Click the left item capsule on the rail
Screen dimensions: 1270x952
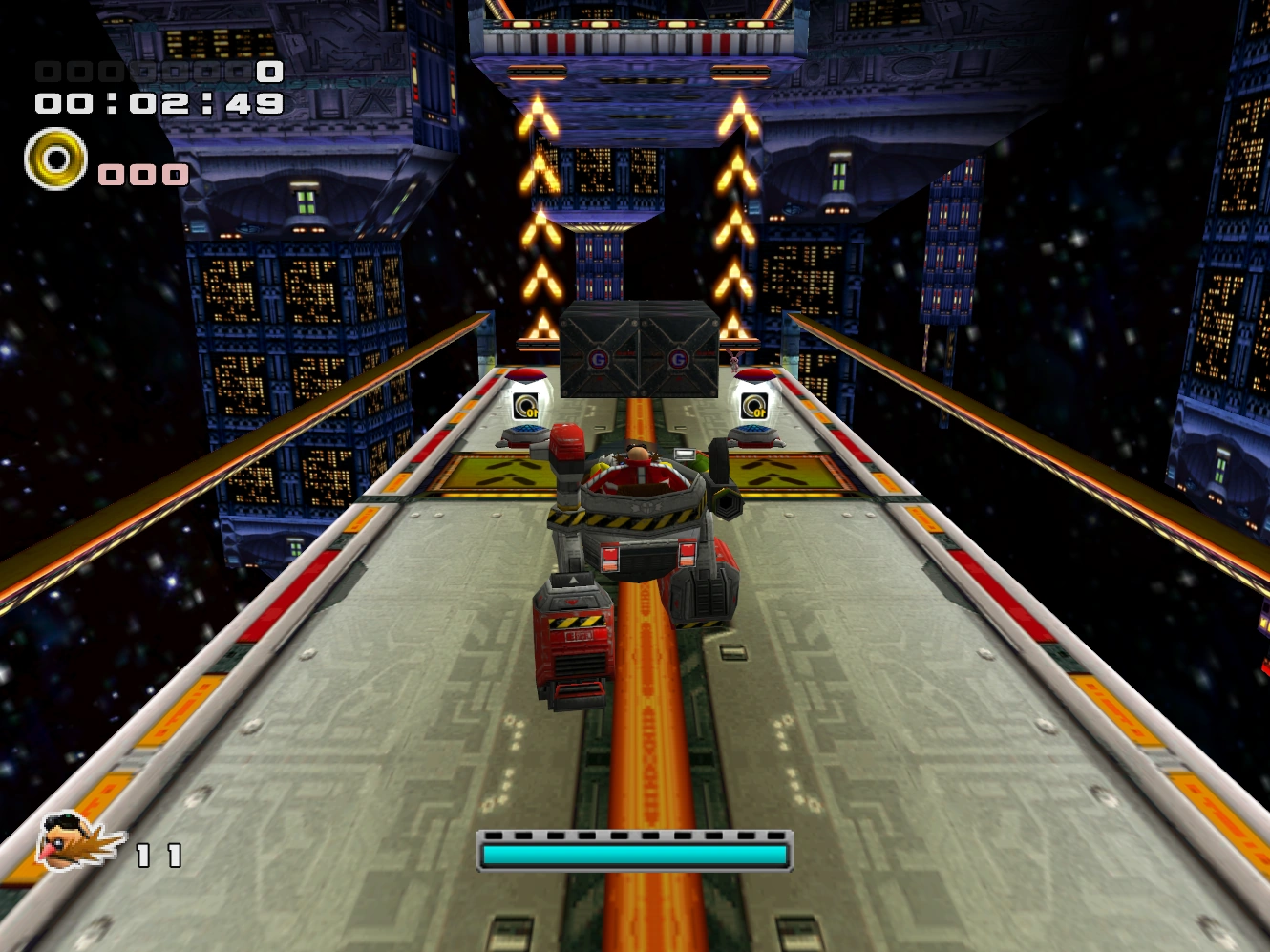click(525, 396)
